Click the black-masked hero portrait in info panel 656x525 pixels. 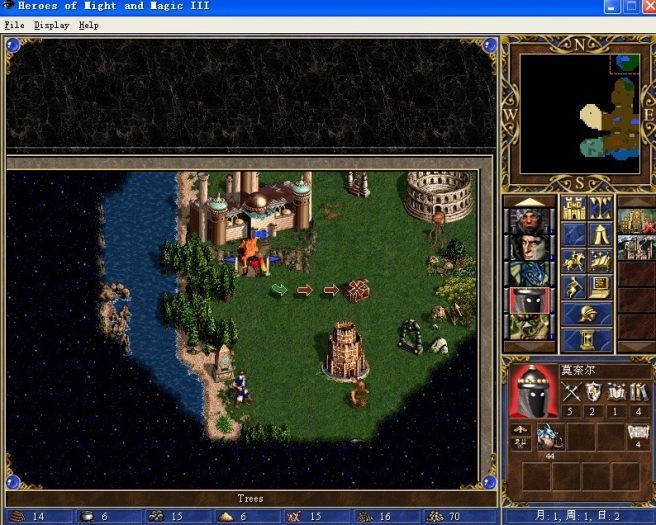click(x=531, y=391)
